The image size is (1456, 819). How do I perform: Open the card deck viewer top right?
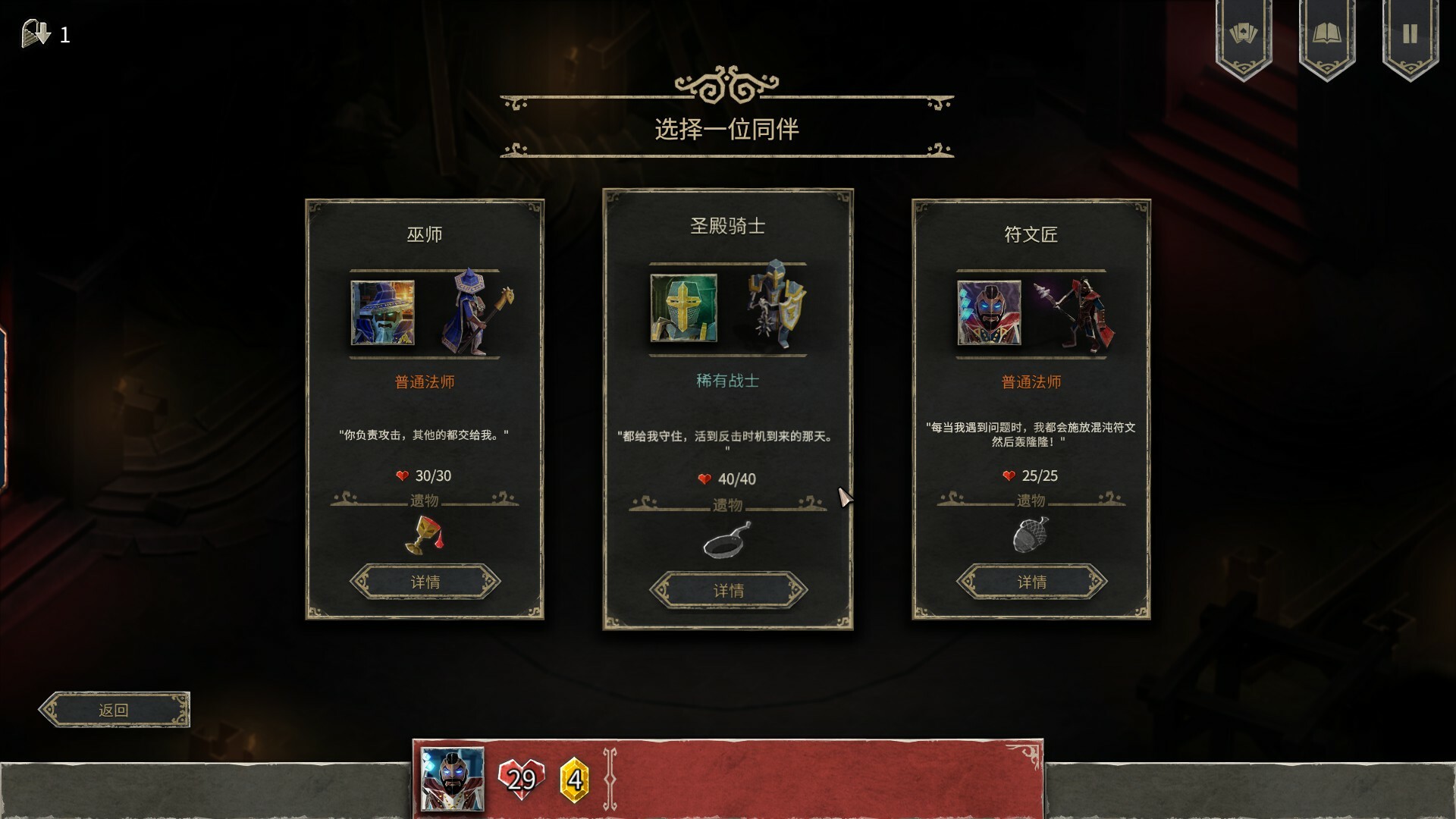click(x=1242, y=32)
